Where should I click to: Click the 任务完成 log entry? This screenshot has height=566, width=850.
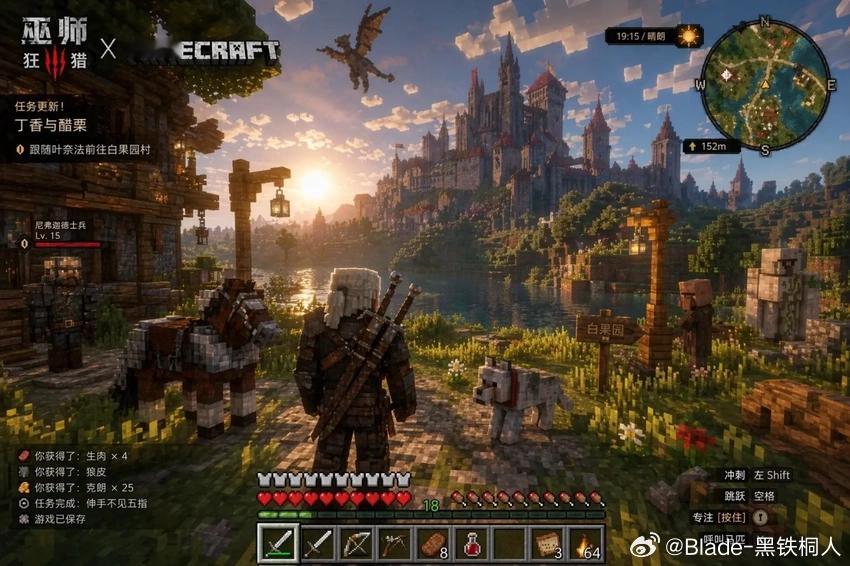coord(82,504)
